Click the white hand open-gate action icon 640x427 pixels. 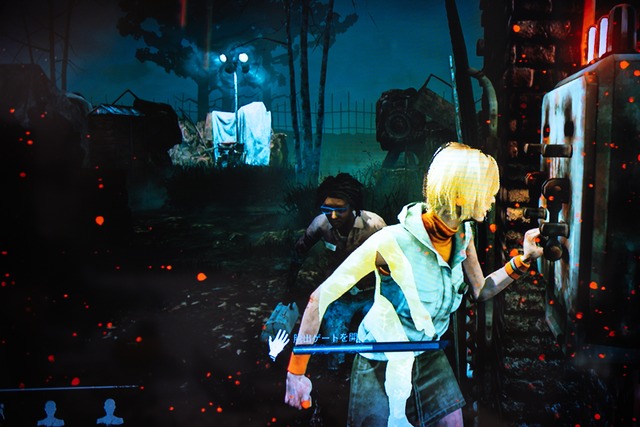[x=278, y=345]
